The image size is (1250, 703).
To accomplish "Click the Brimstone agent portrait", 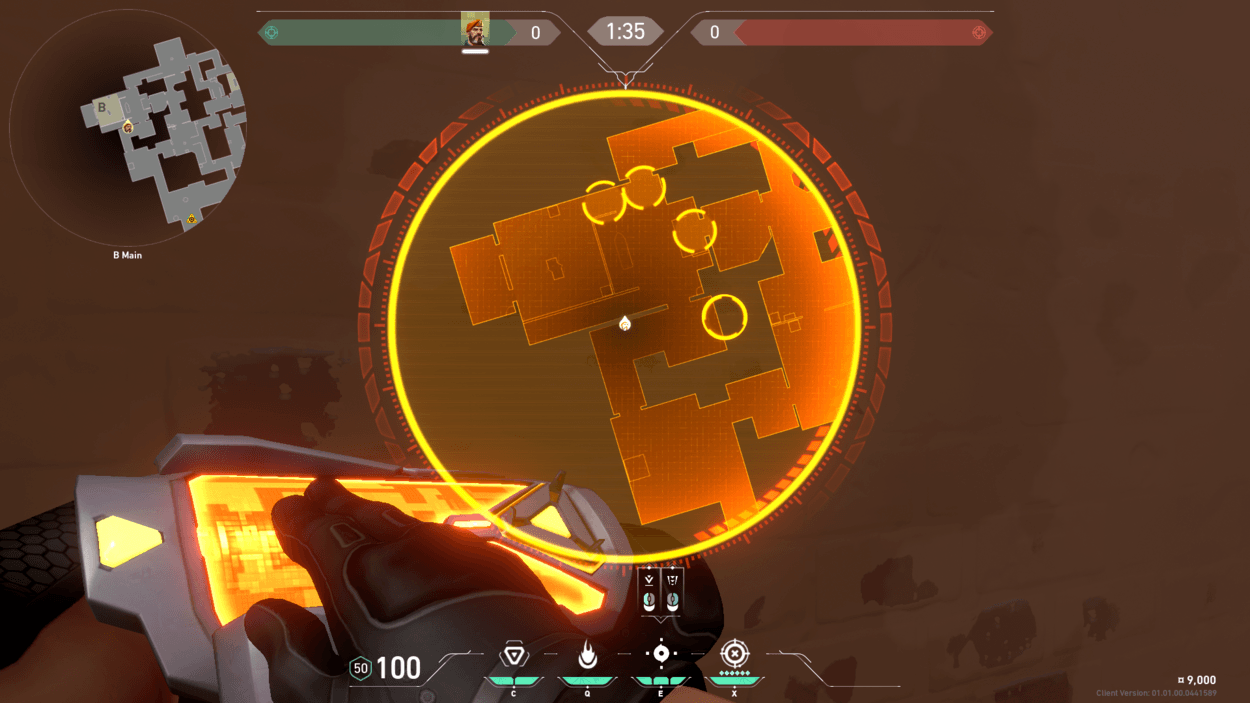I will (x=475, y=30).
